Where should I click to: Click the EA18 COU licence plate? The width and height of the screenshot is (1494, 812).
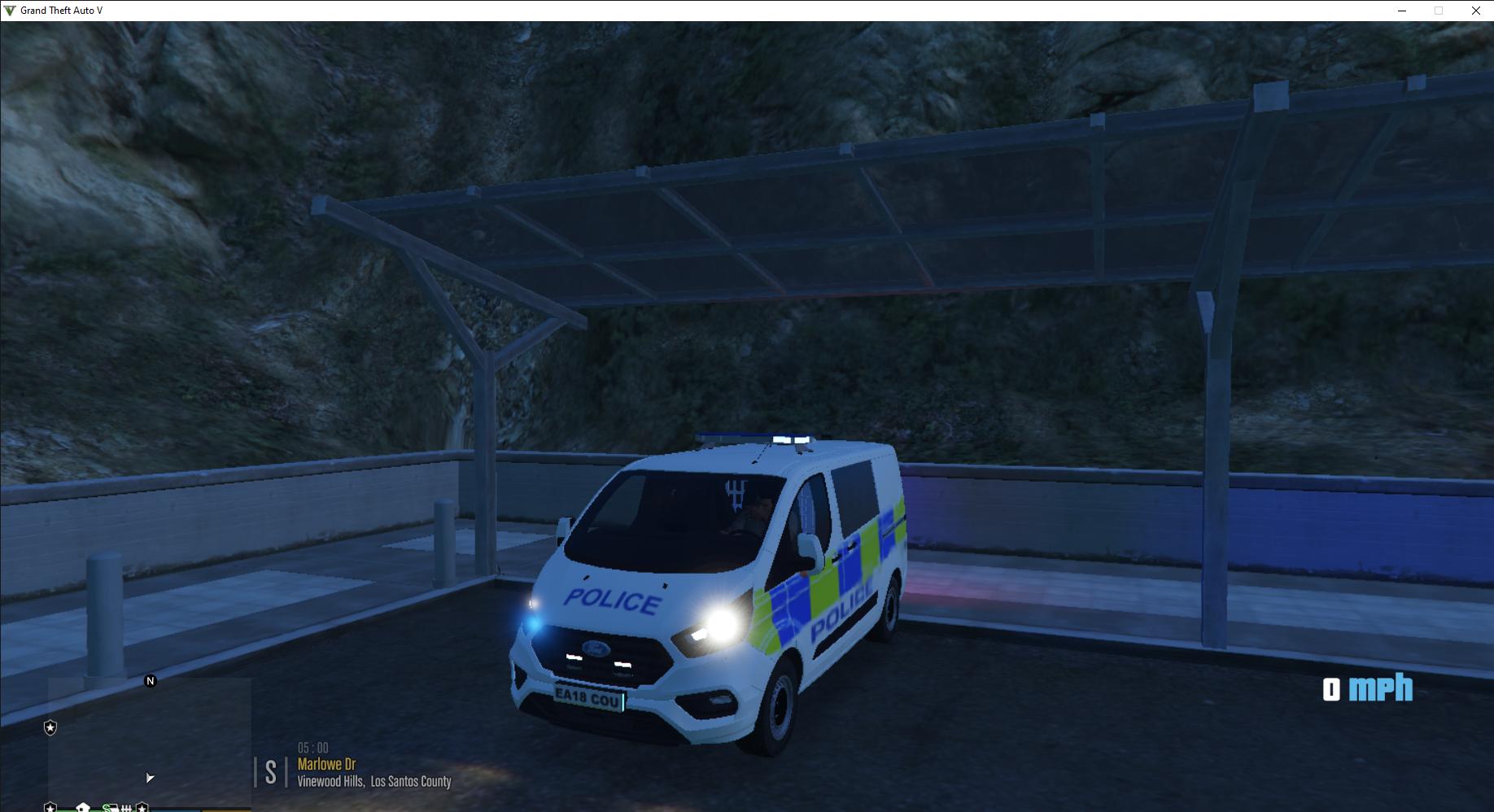coord(588,697)
